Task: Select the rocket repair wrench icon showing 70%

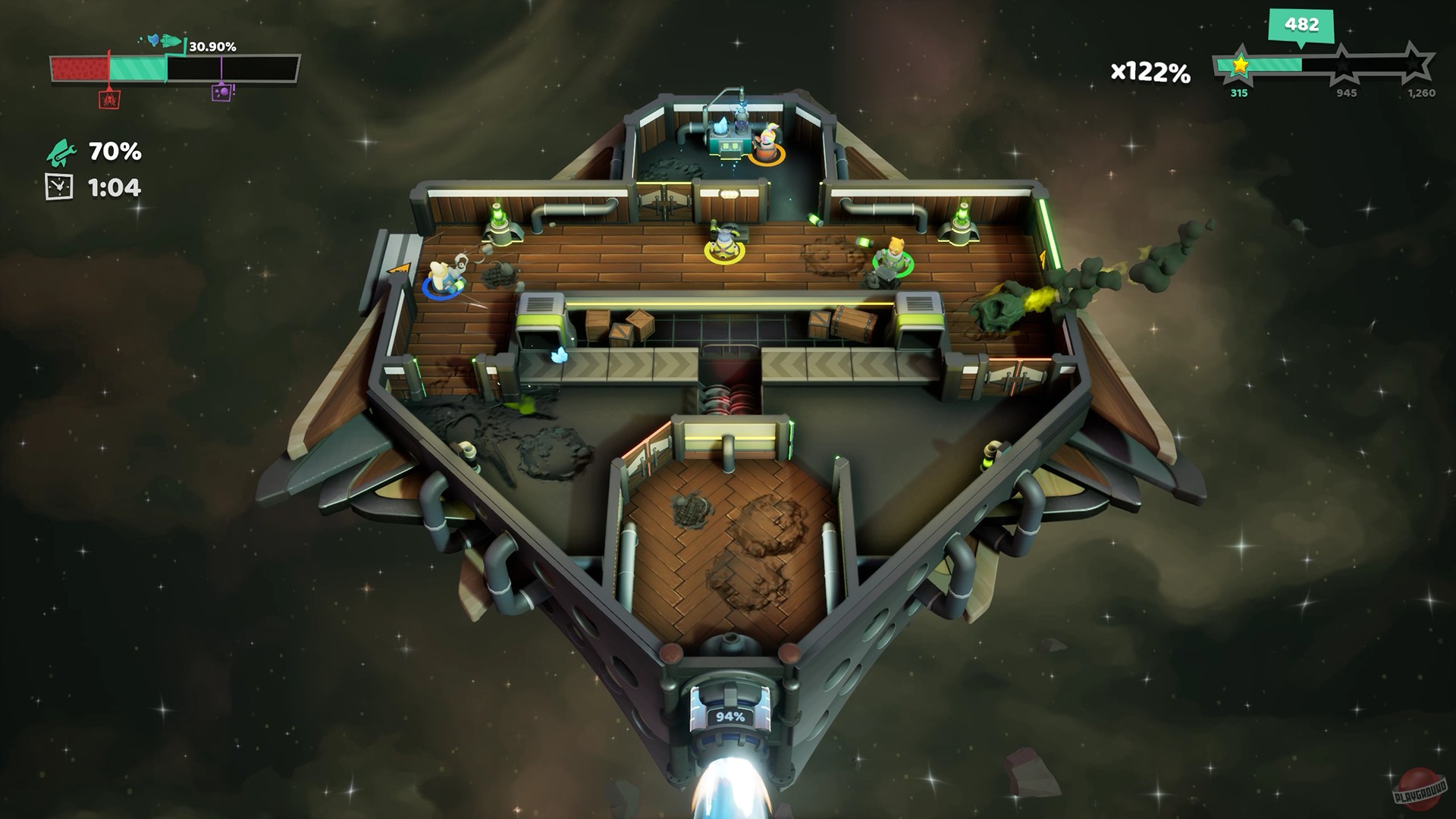Action: (x=62, y=152)
